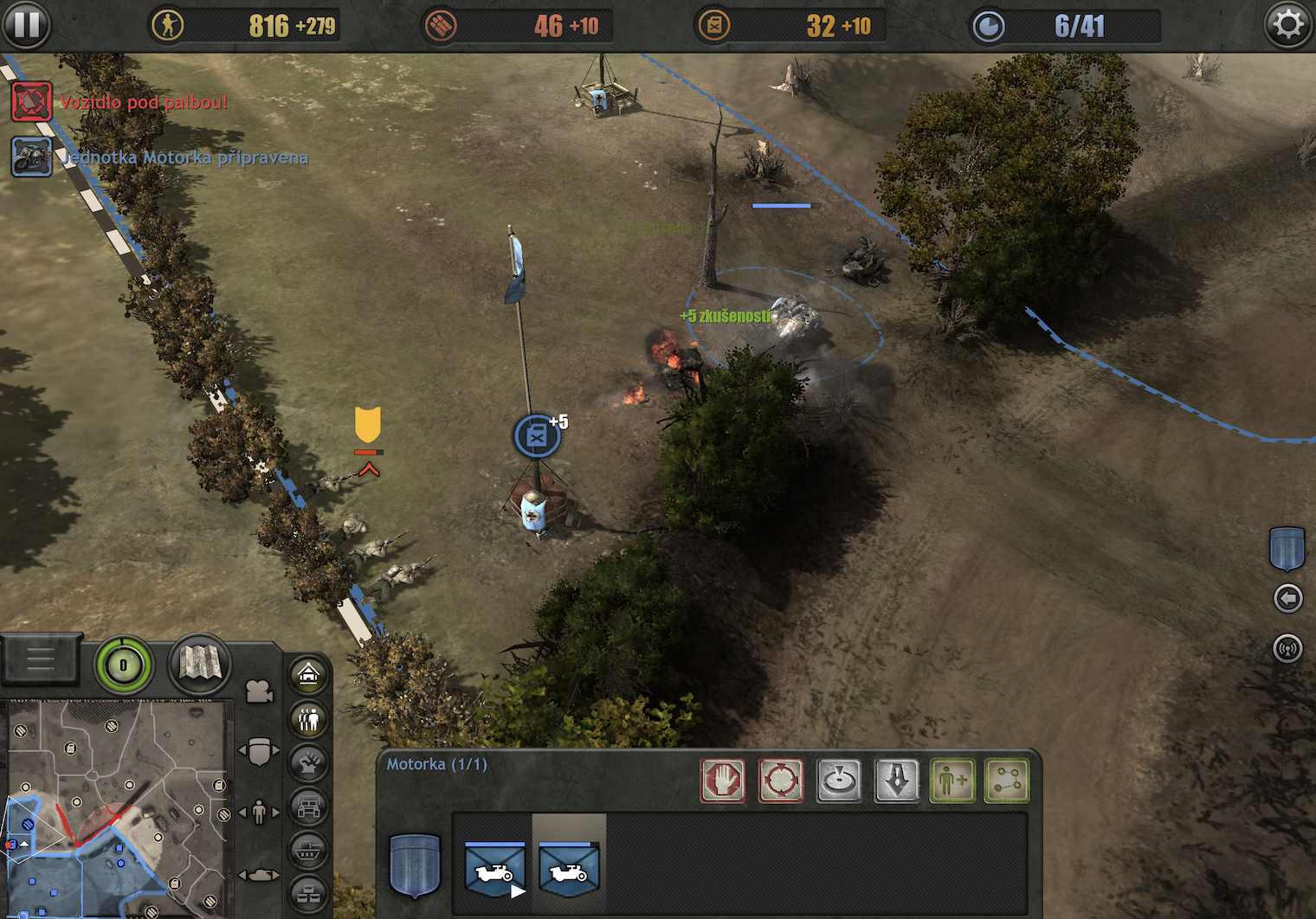1316x919 pixels.
Task: Select the 'Motorka připravena' notification
Action: coord(32,157)
